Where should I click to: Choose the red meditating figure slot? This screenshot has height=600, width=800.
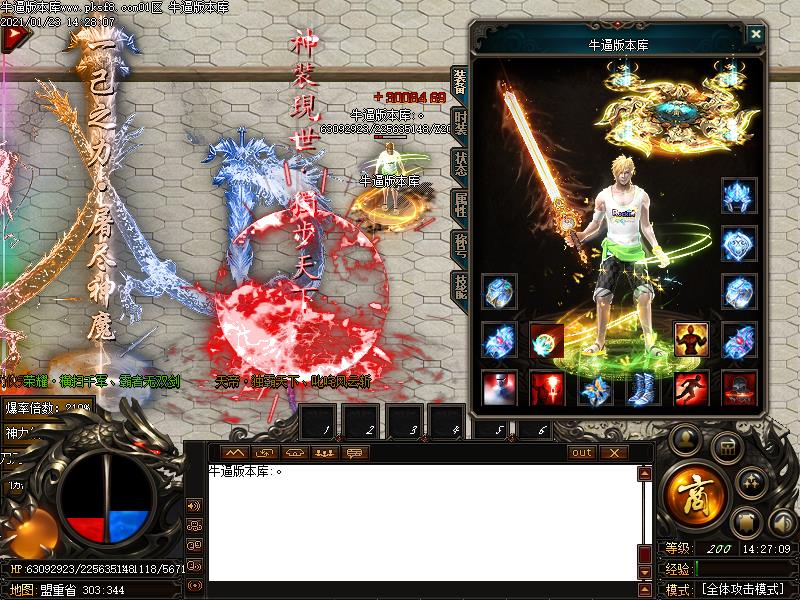pos(691,340)
